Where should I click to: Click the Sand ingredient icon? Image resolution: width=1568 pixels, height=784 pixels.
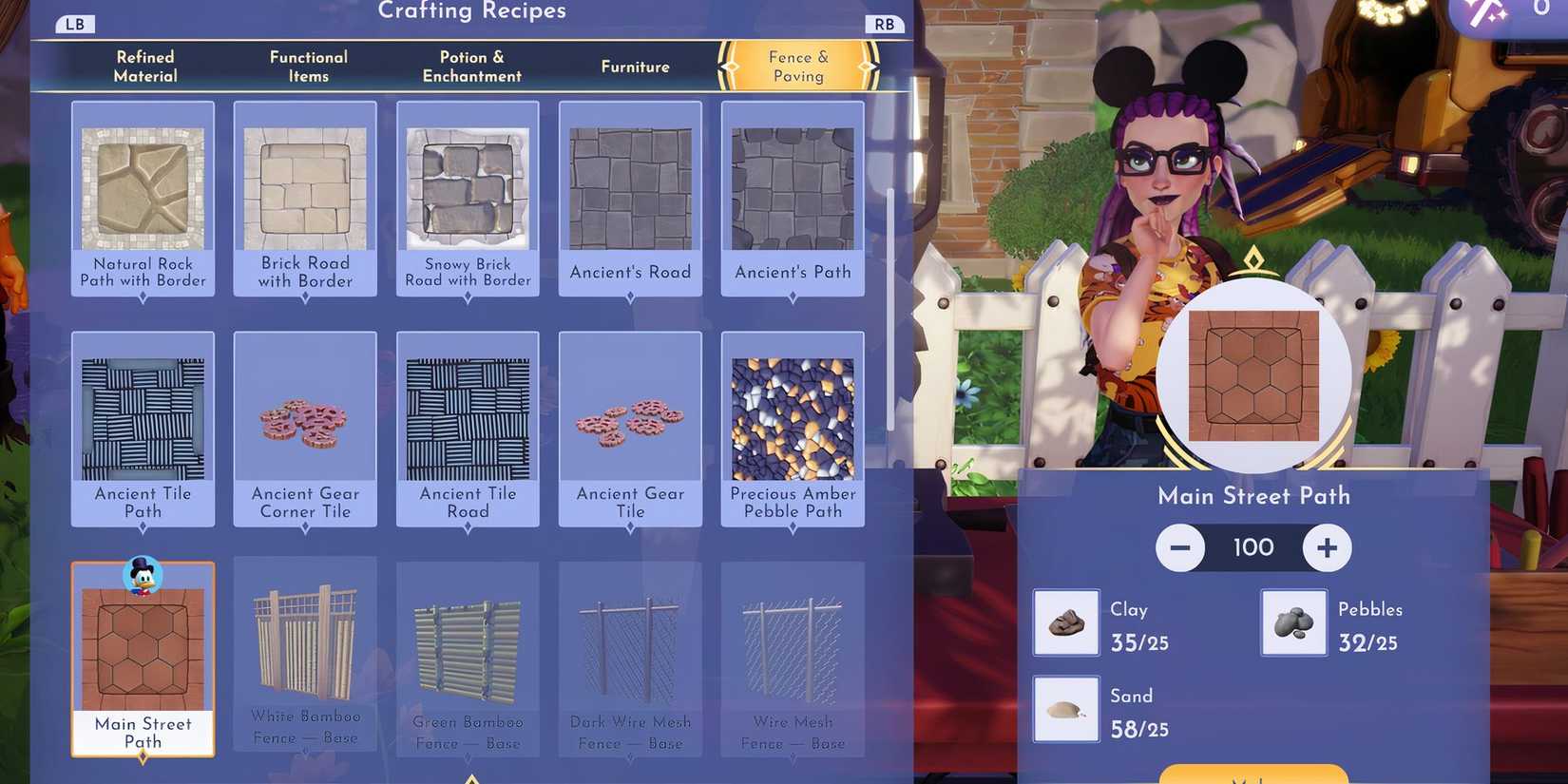pos(1064,708)
